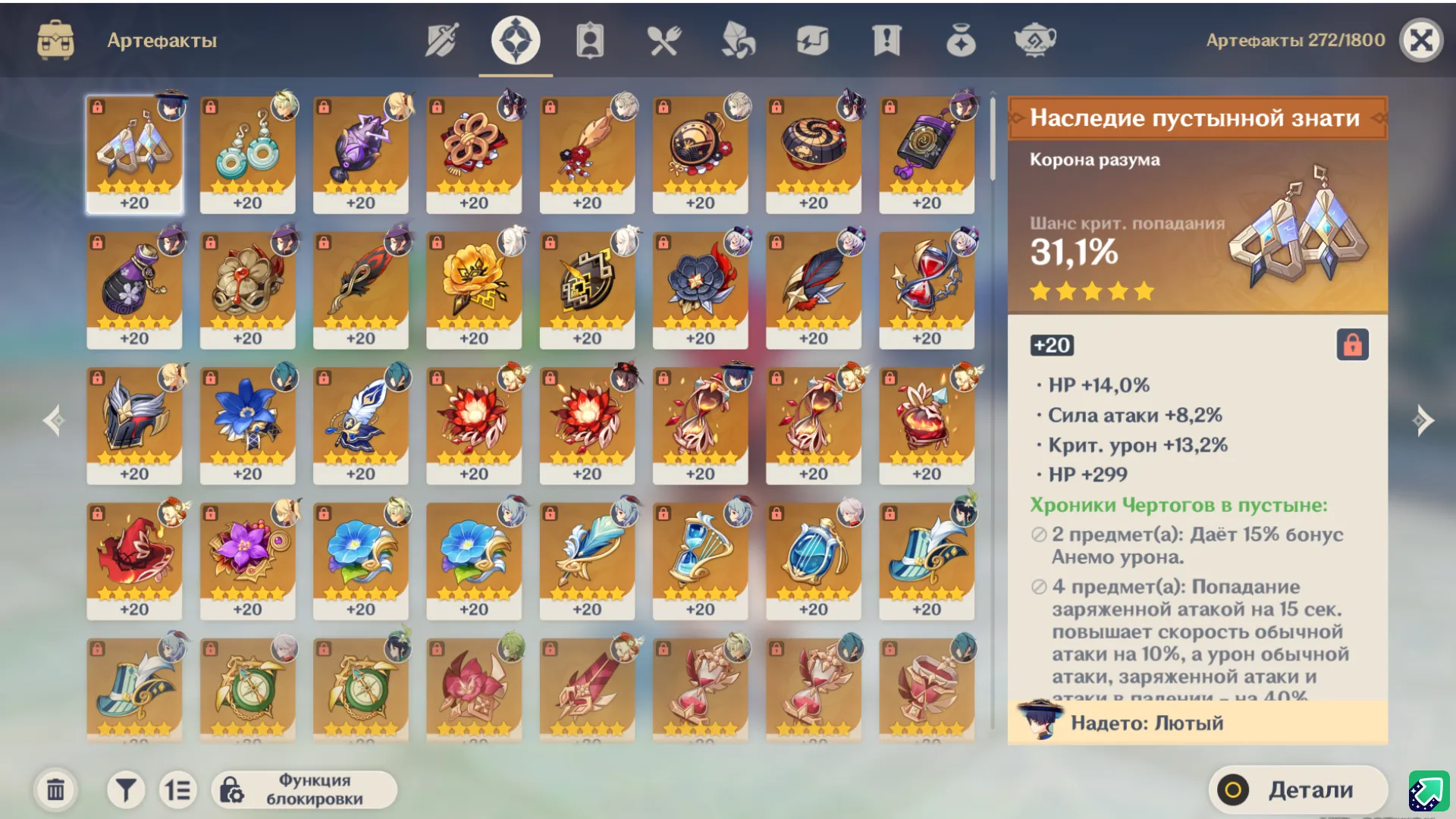
Task: Click the left chevron for the previous page
Action: (x=53, y=420)
